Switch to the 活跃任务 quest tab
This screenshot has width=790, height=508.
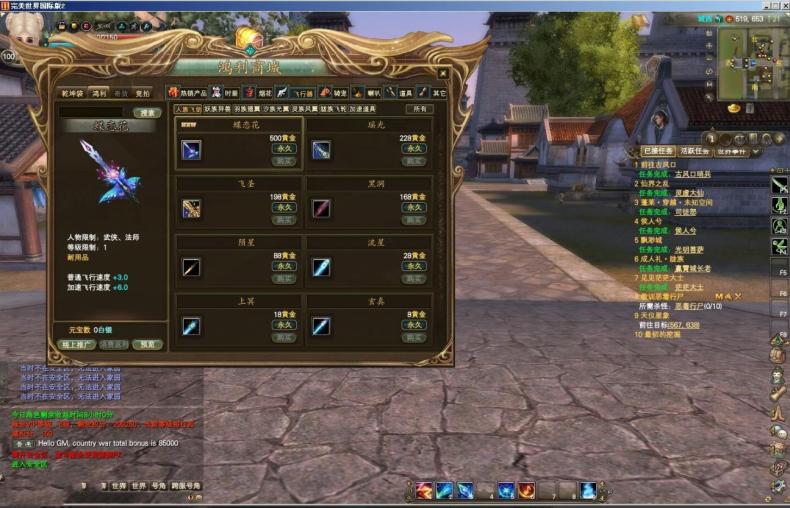click(x=695, y=151)
